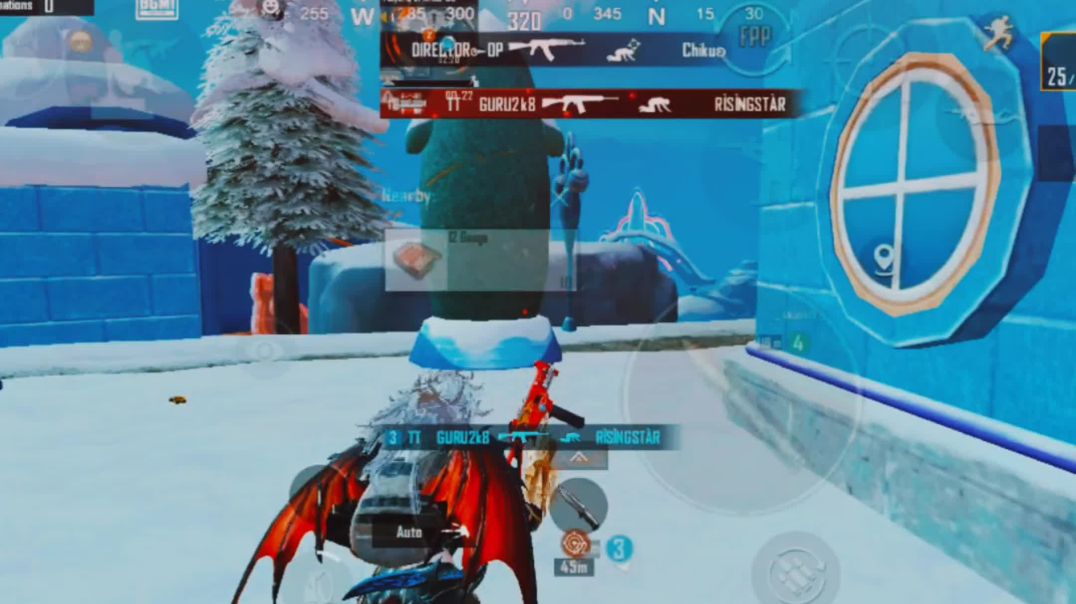Select the knife melee weapon button
The height and width of the screenshot is (604, 1076).
tap(579, 503)
